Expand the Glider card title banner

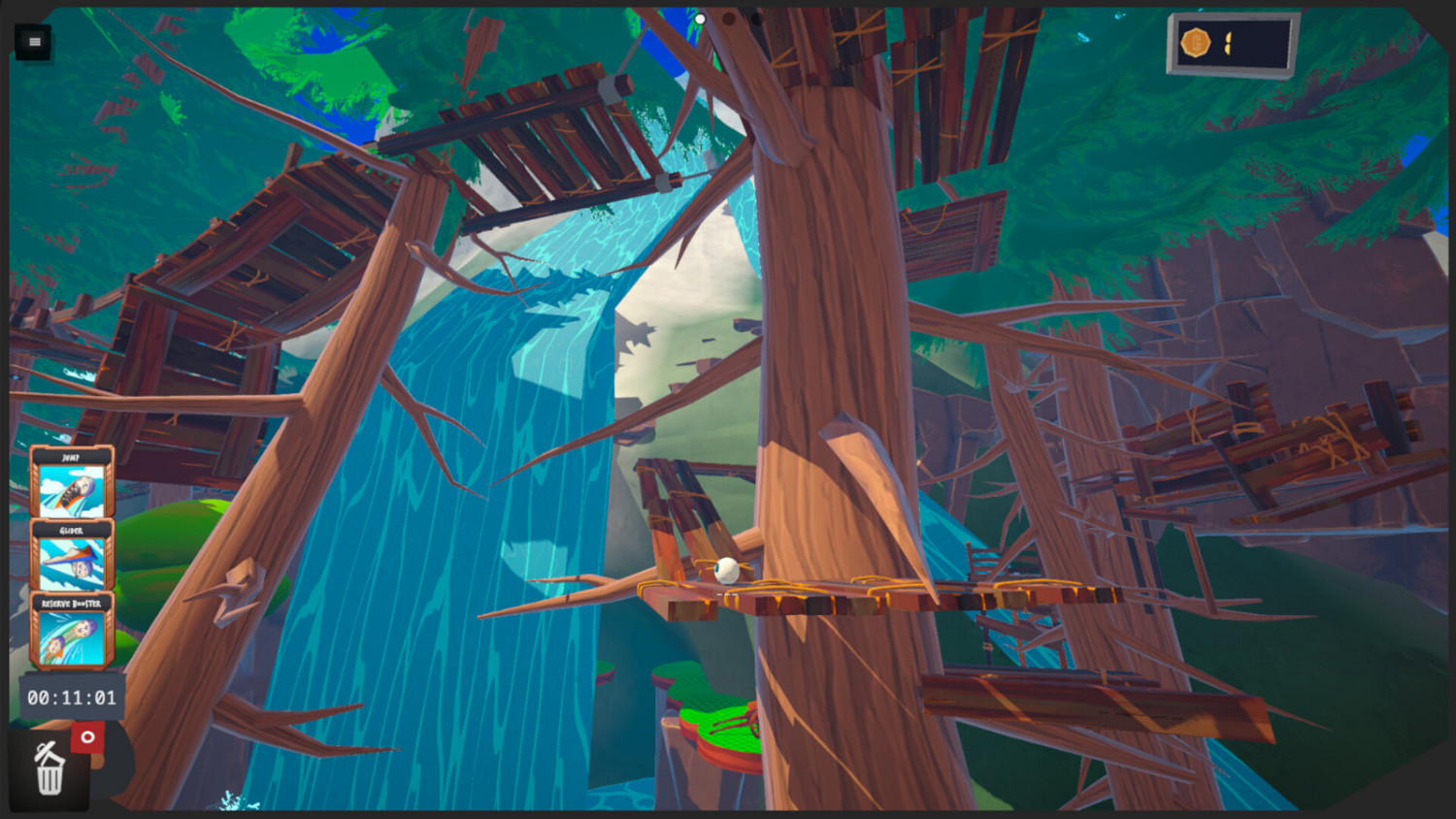tap(72, 532)
